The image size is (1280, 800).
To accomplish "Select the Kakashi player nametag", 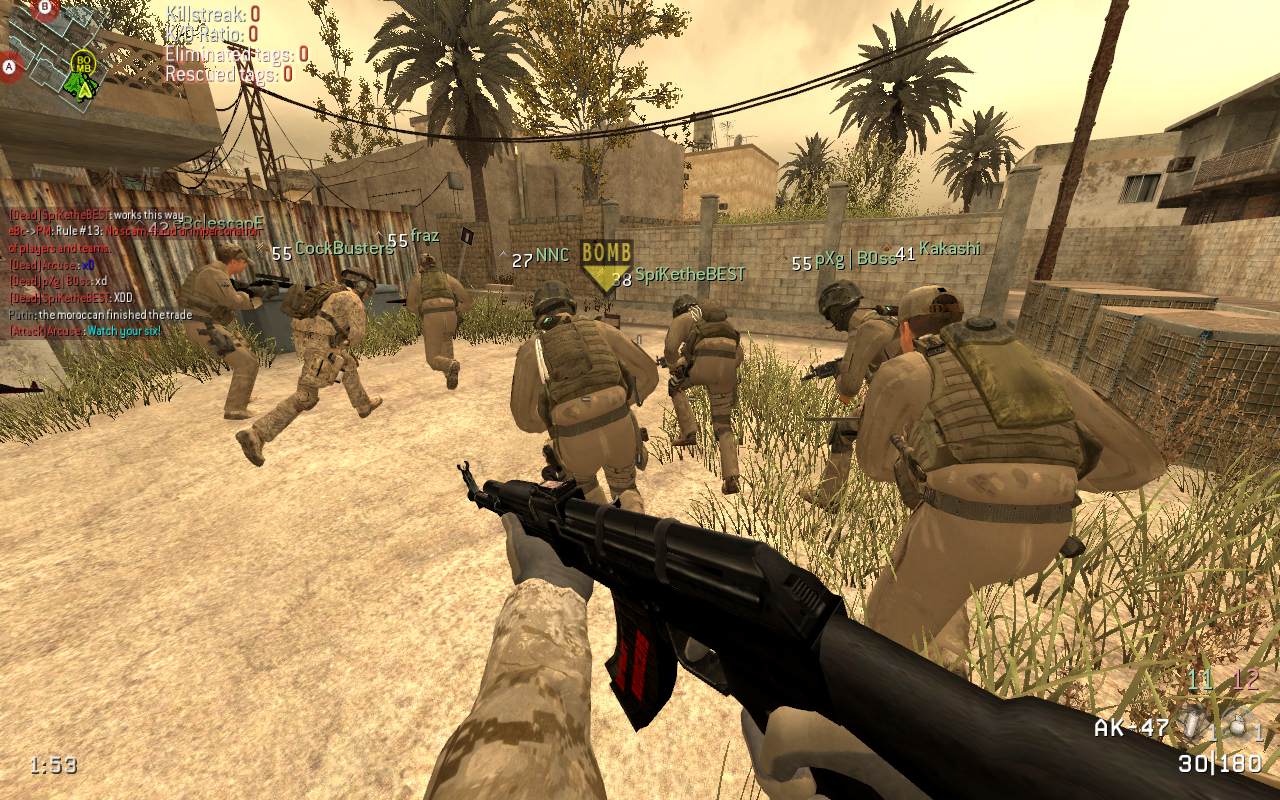I will point(949,248).
